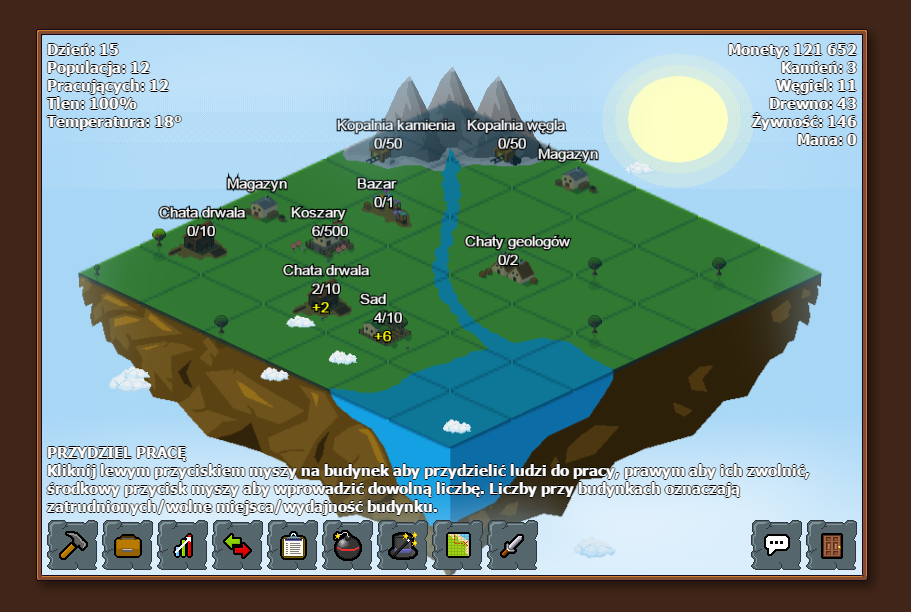The height and width of the screenshot is (612, 911).
Task: Show the green map icon
Action: 458,545
